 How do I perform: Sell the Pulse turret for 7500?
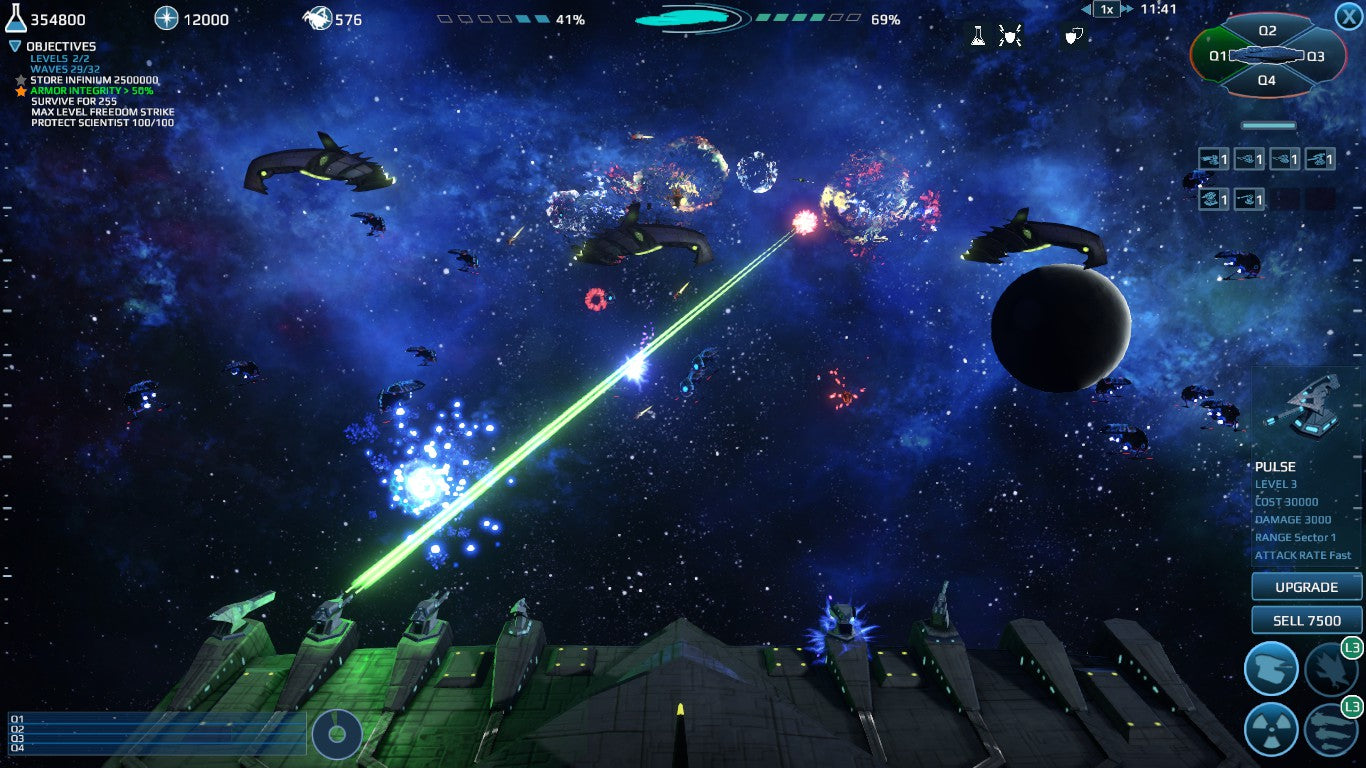[1306, 621]
